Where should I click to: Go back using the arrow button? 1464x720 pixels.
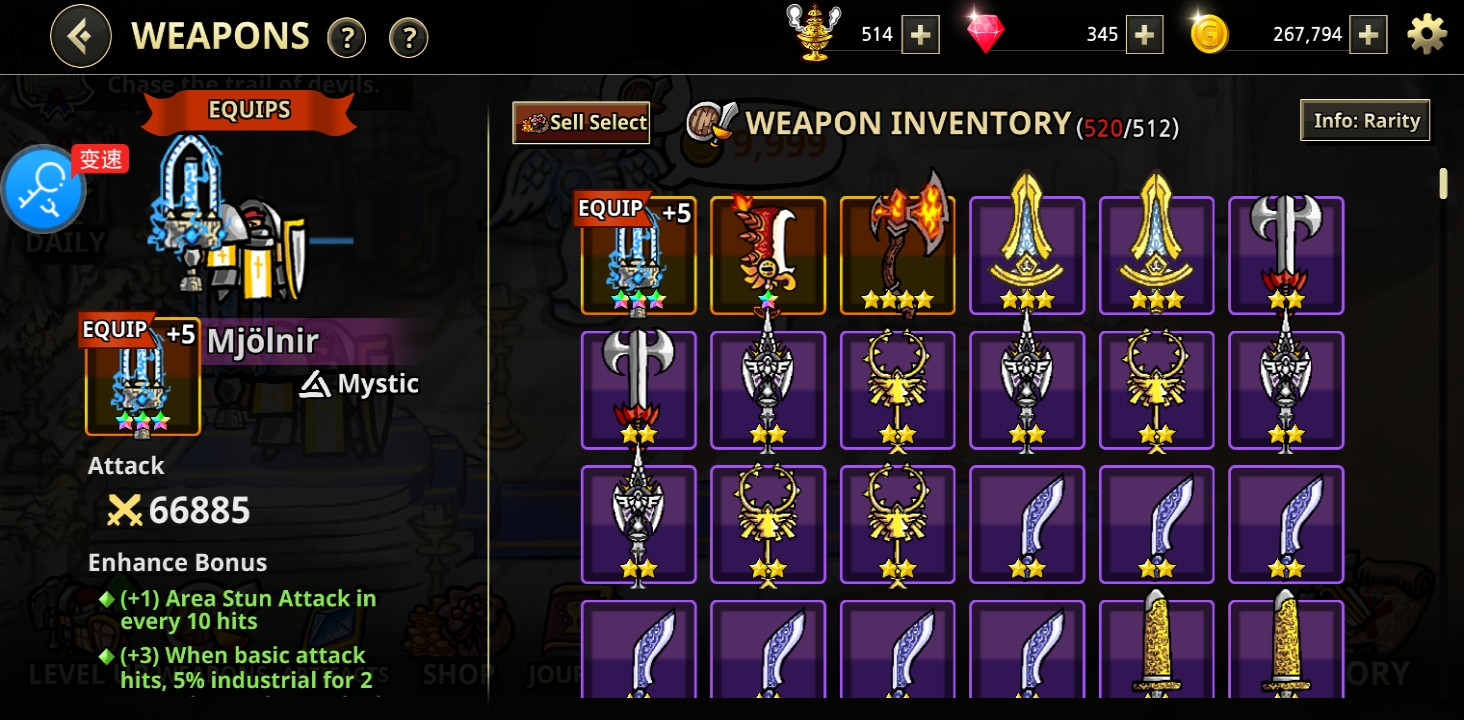pos(80,37)
